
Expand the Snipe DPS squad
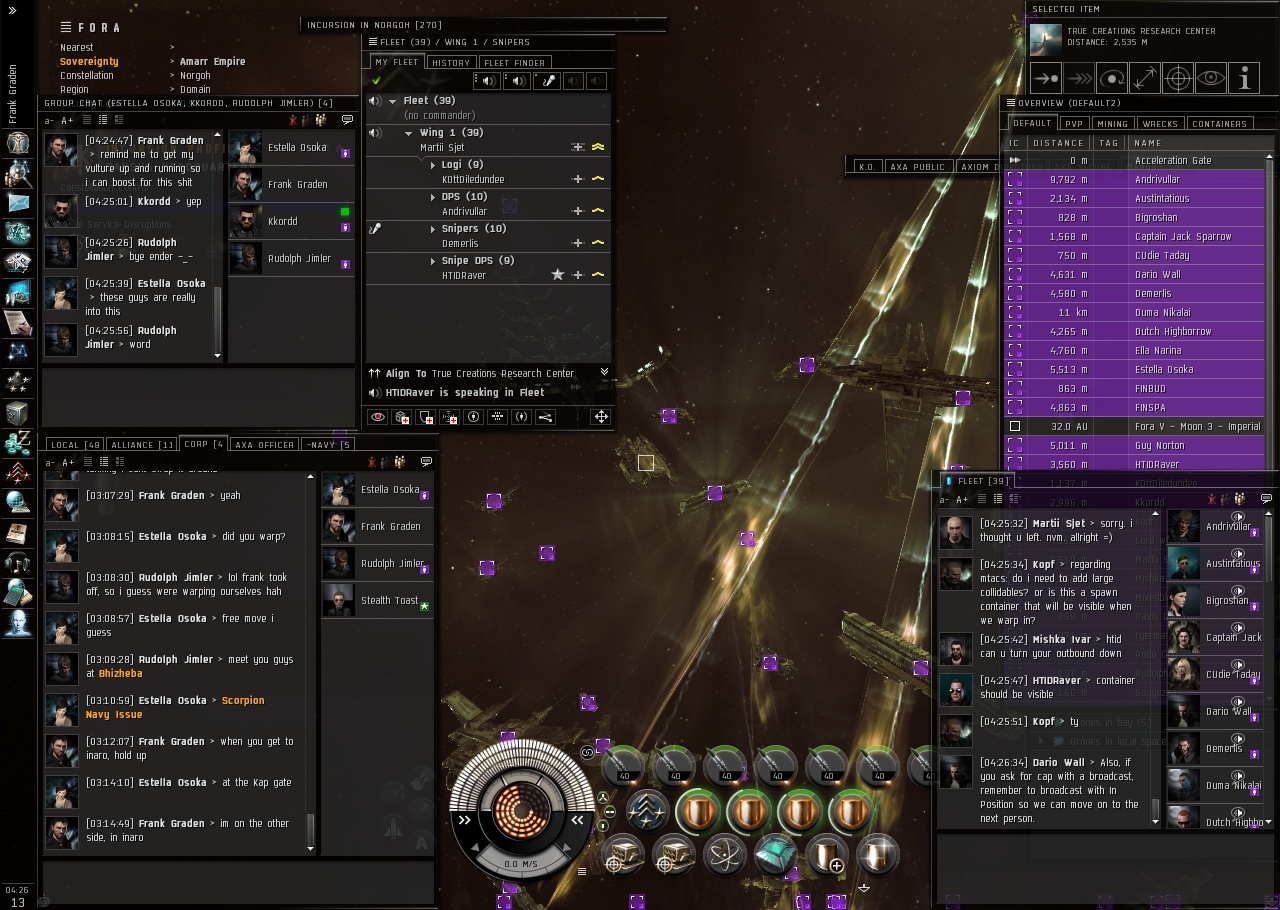coord(433,261)
